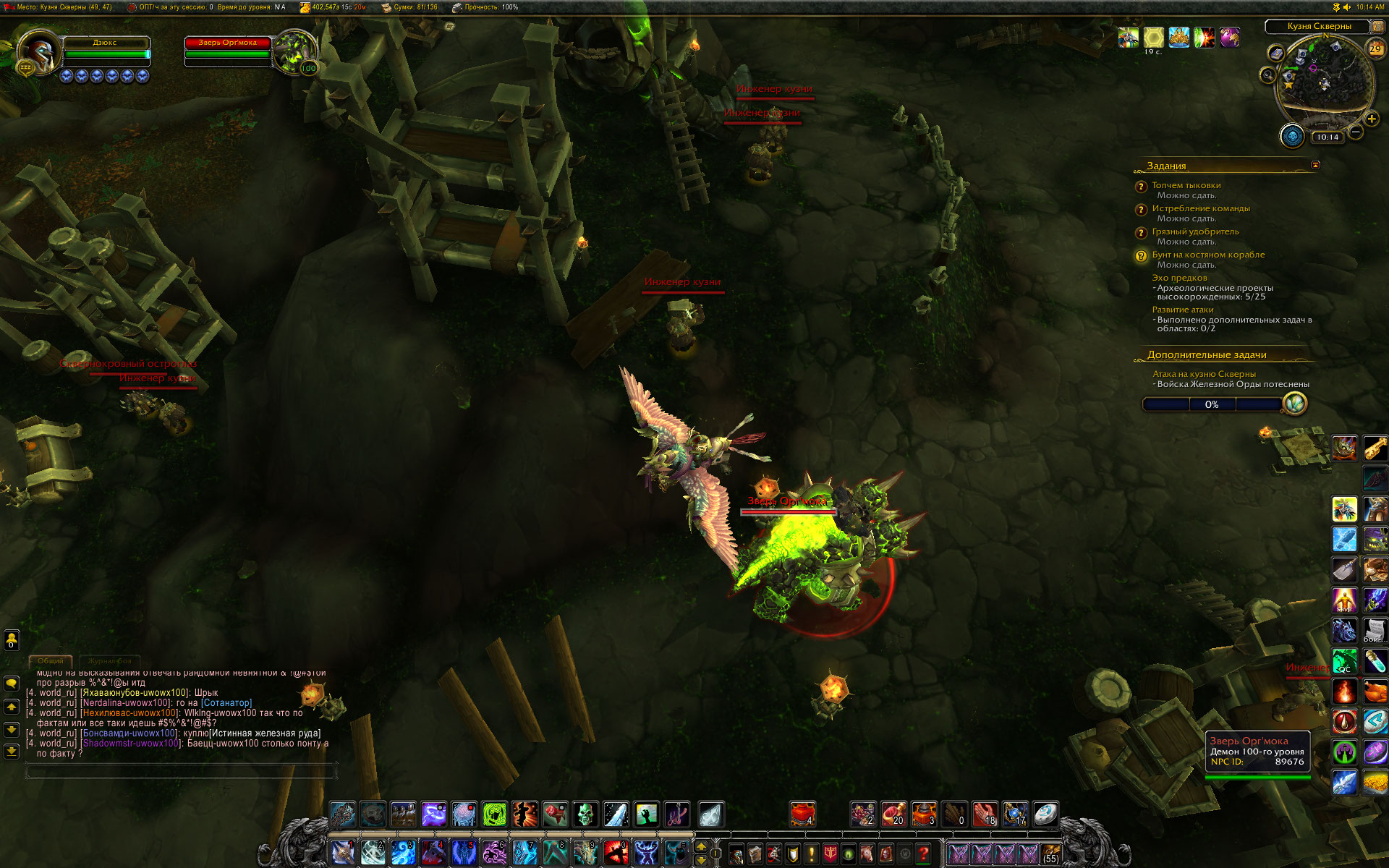Click the Дзюкс player portrait
This screenshot has width=1389, height=868.
coord(38,52)
